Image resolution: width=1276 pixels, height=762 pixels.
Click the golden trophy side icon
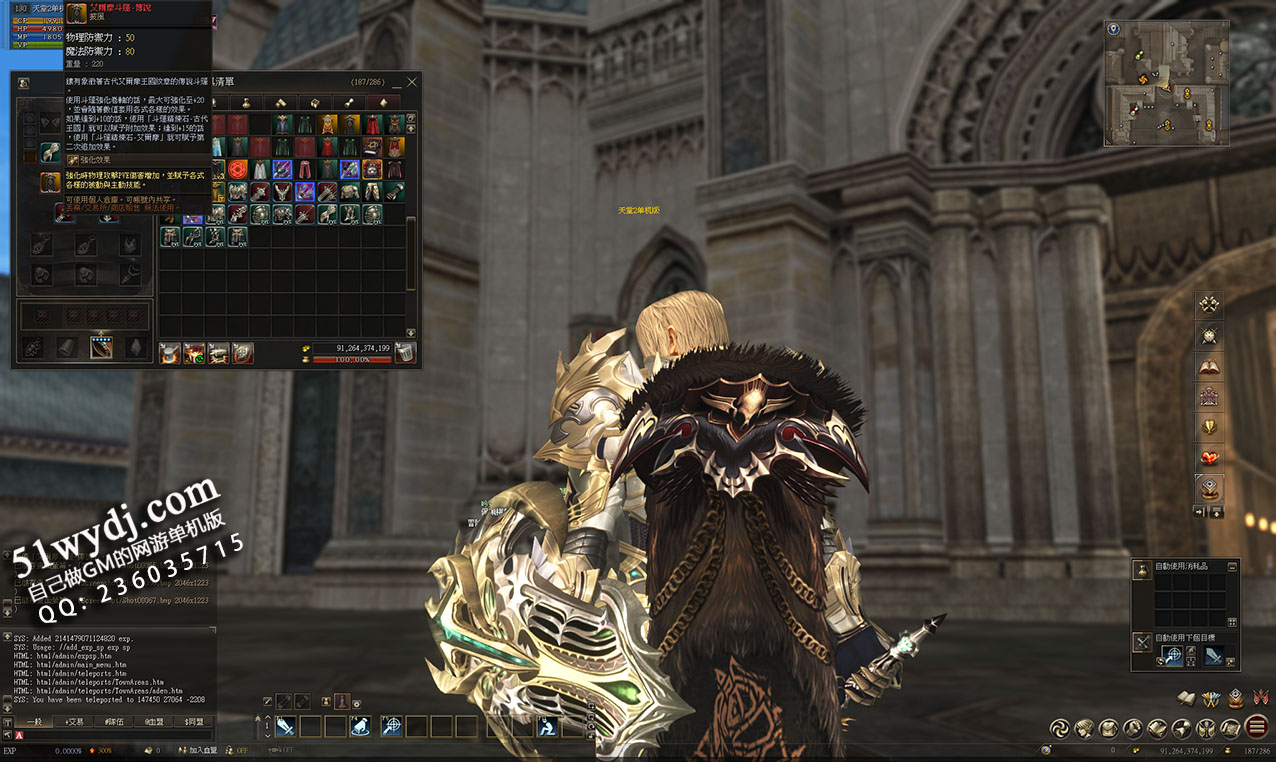point(1209,427)
